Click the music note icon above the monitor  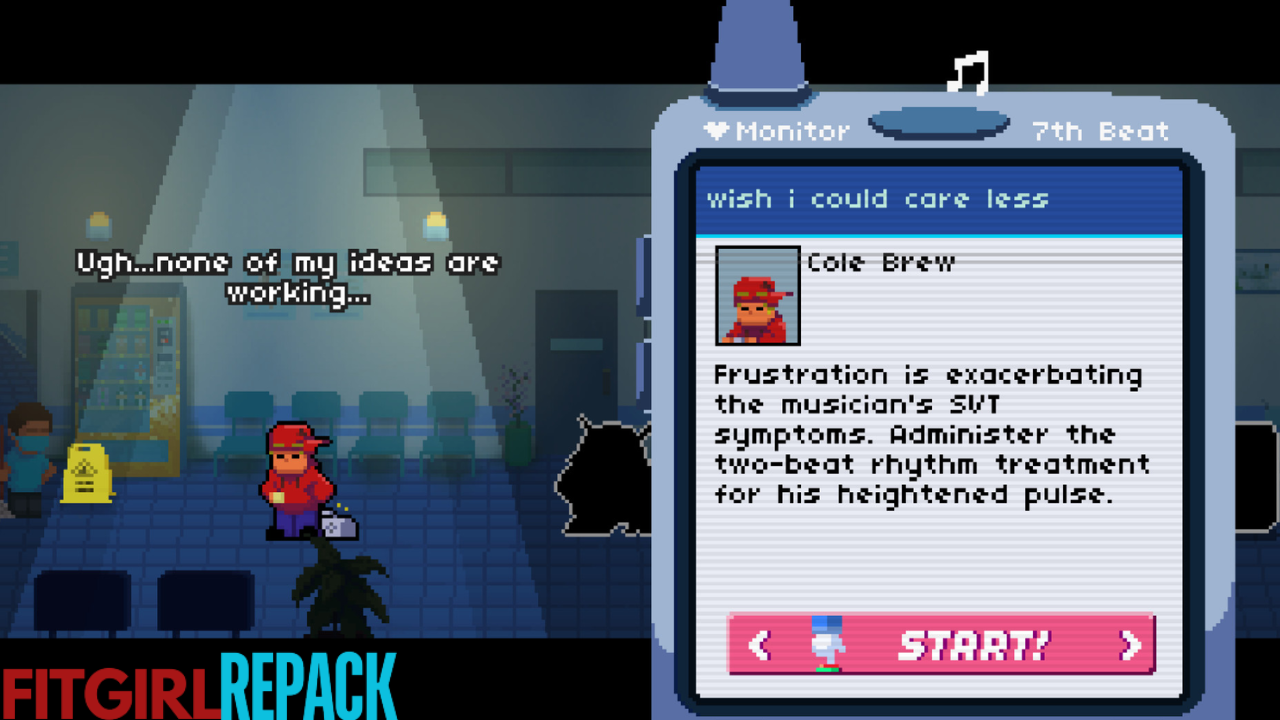tap(968, 73)
